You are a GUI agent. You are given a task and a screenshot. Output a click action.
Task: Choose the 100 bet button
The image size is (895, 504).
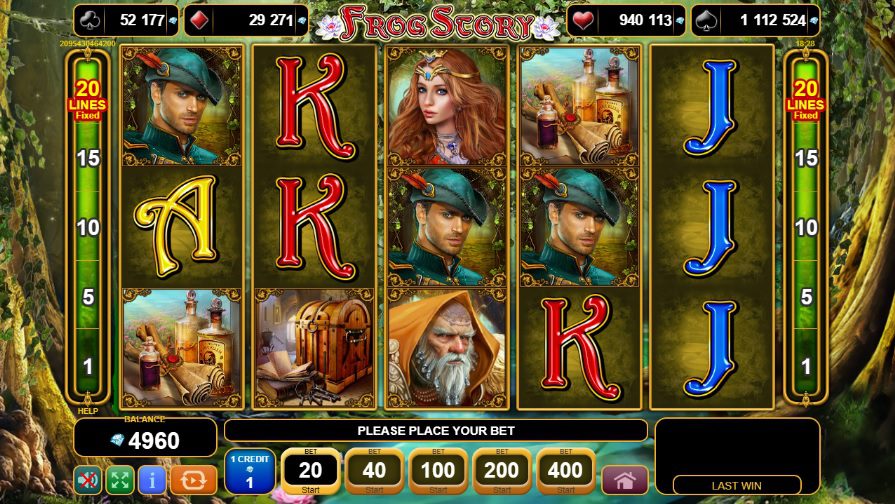coord(437,471)
